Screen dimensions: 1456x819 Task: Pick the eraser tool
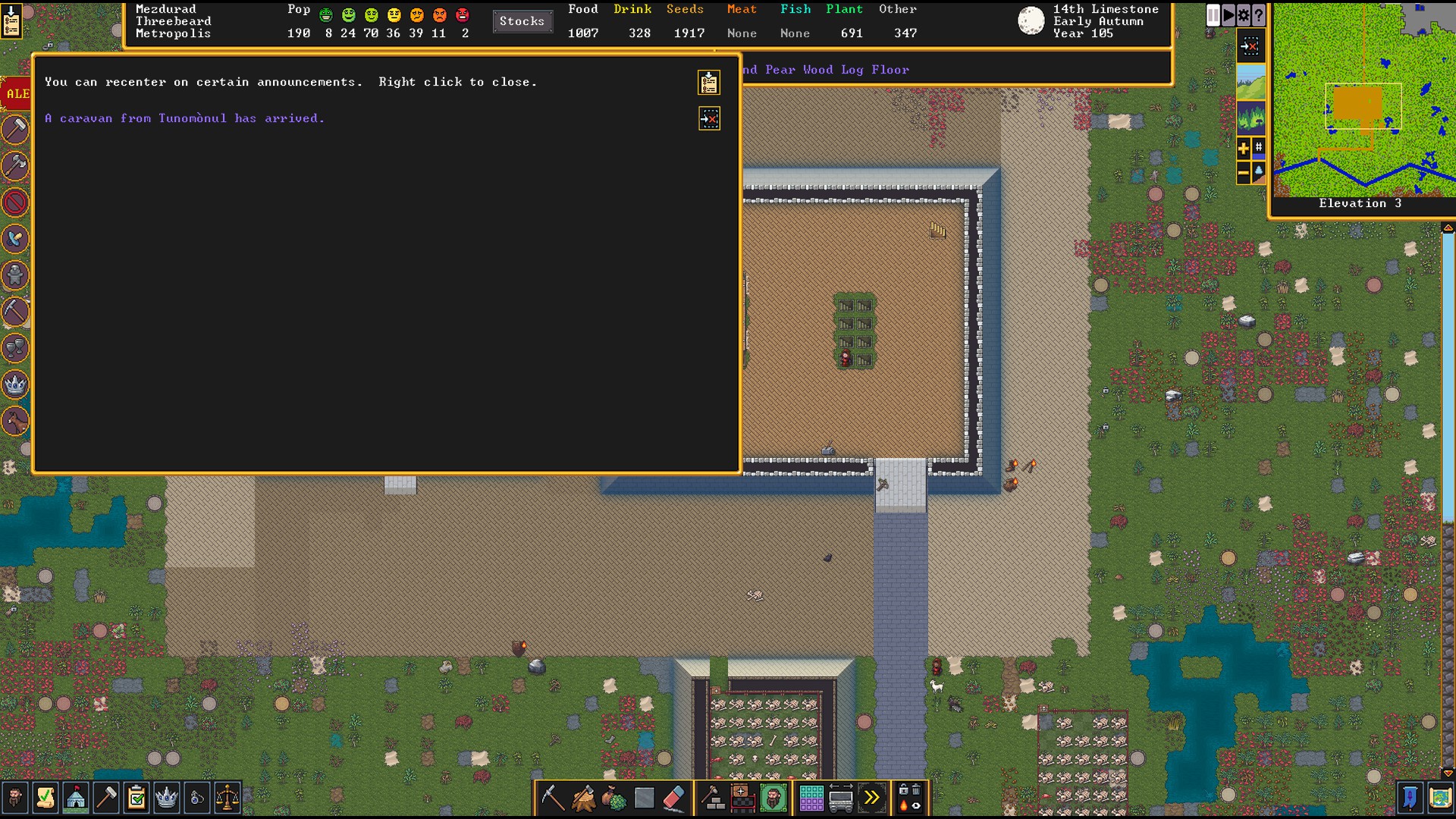(674, 798)
